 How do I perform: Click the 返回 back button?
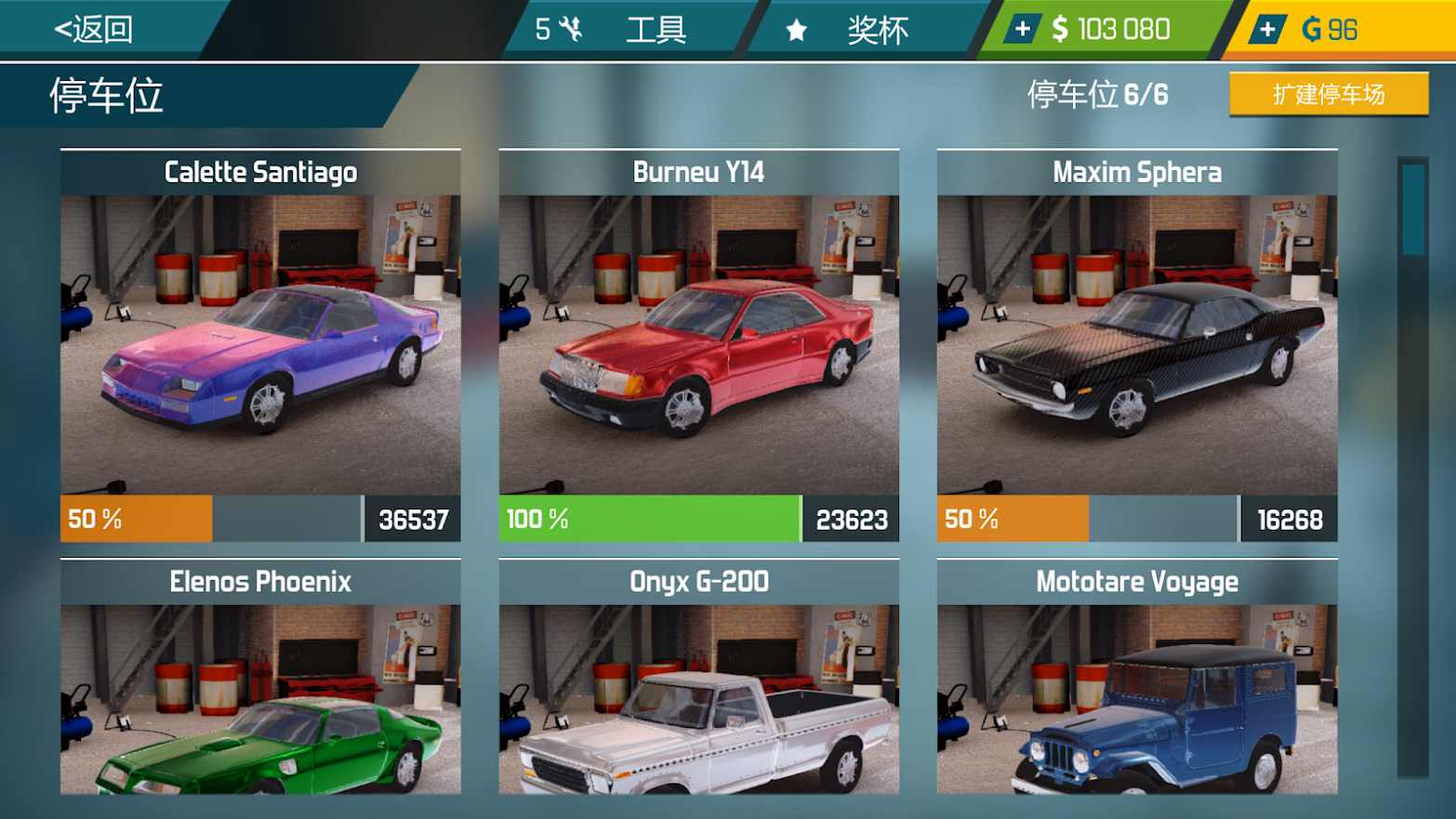click(93, 28)
